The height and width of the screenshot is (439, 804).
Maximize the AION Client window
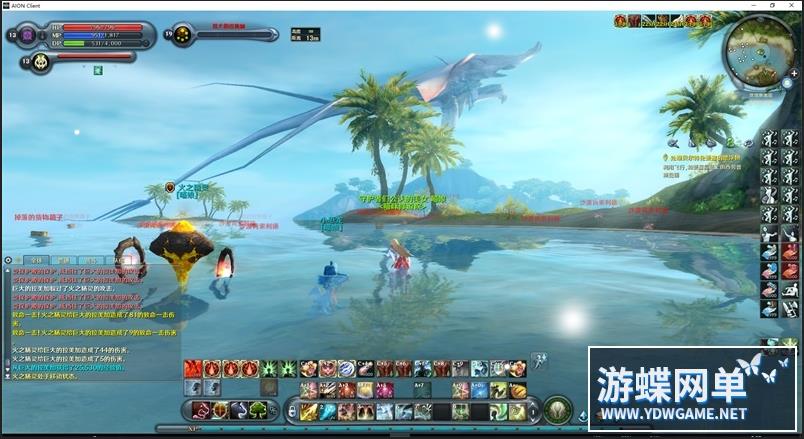pyautogui.click(x=769, y=5)
